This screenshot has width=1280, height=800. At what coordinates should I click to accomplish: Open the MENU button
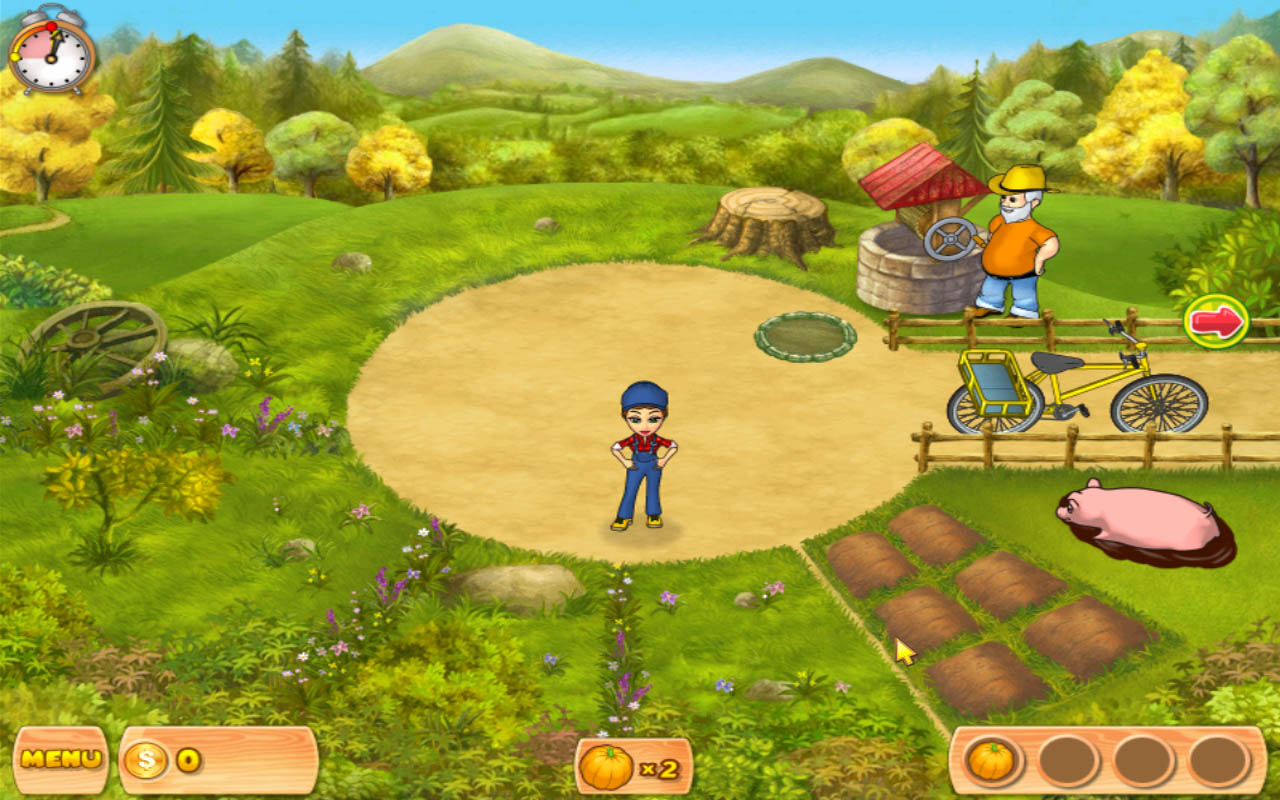point(61,759)
